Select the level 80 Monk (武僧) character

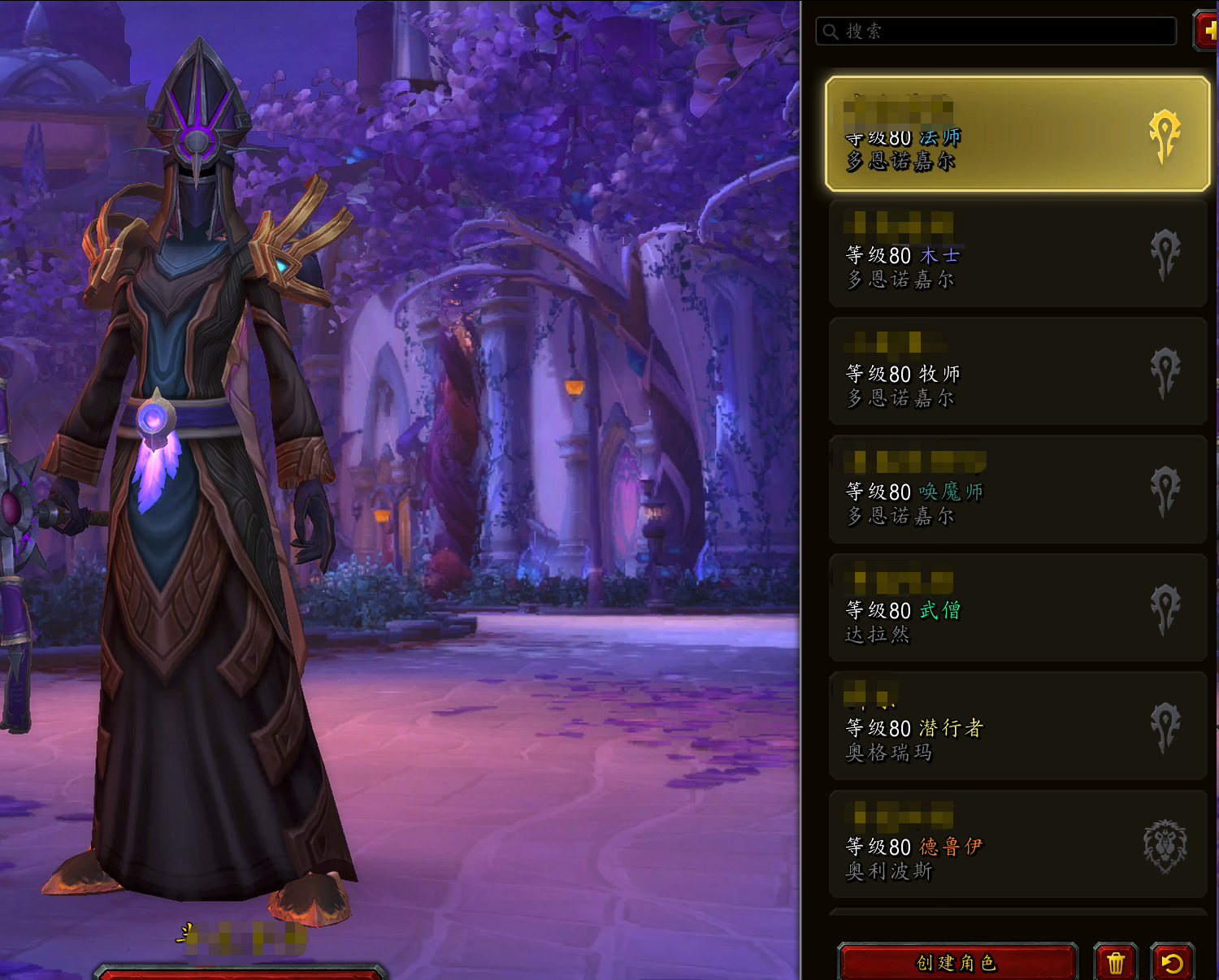[1017, 609]
